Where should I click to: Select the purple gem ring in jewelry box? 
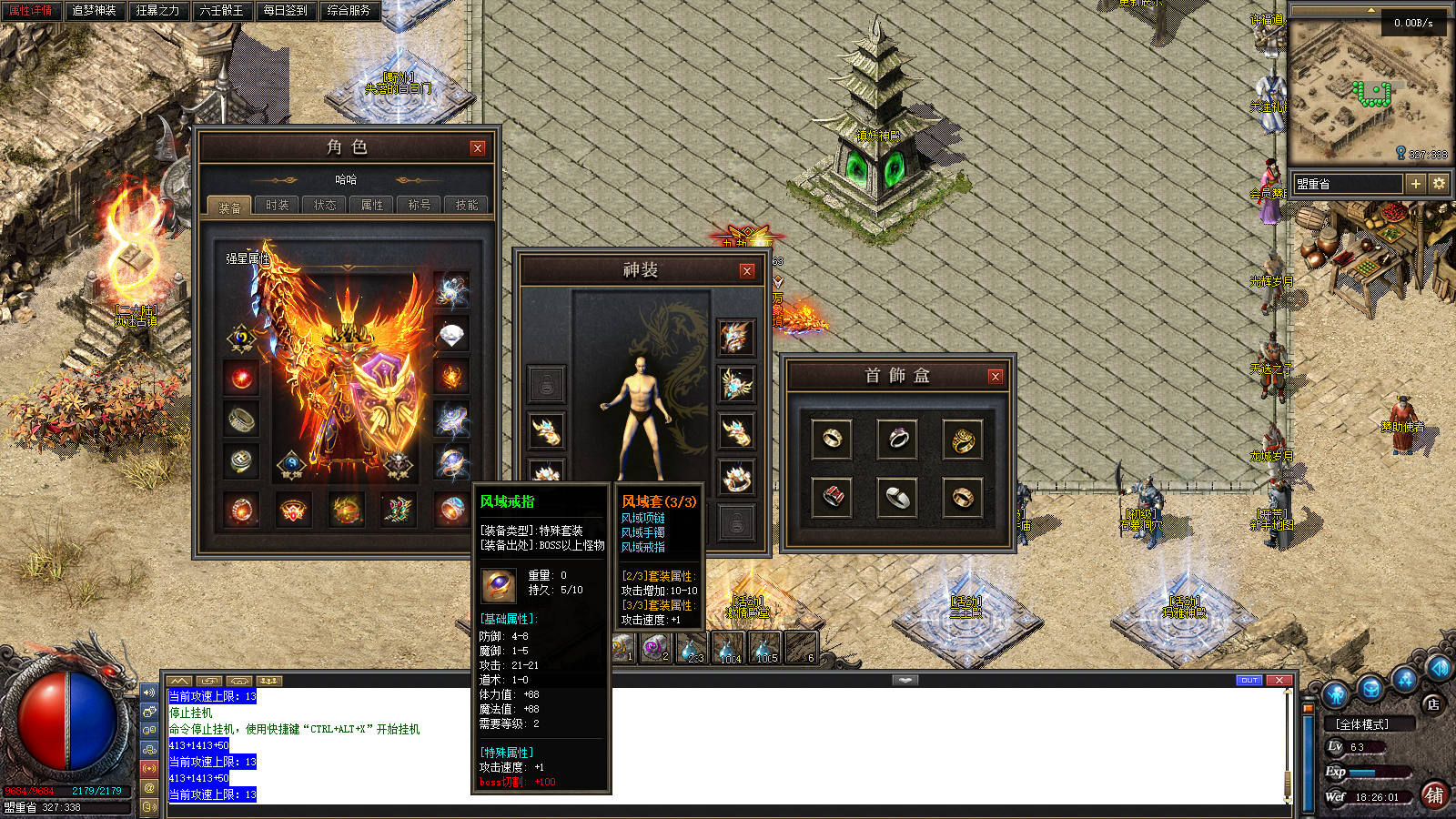click(x=897, y=439)
